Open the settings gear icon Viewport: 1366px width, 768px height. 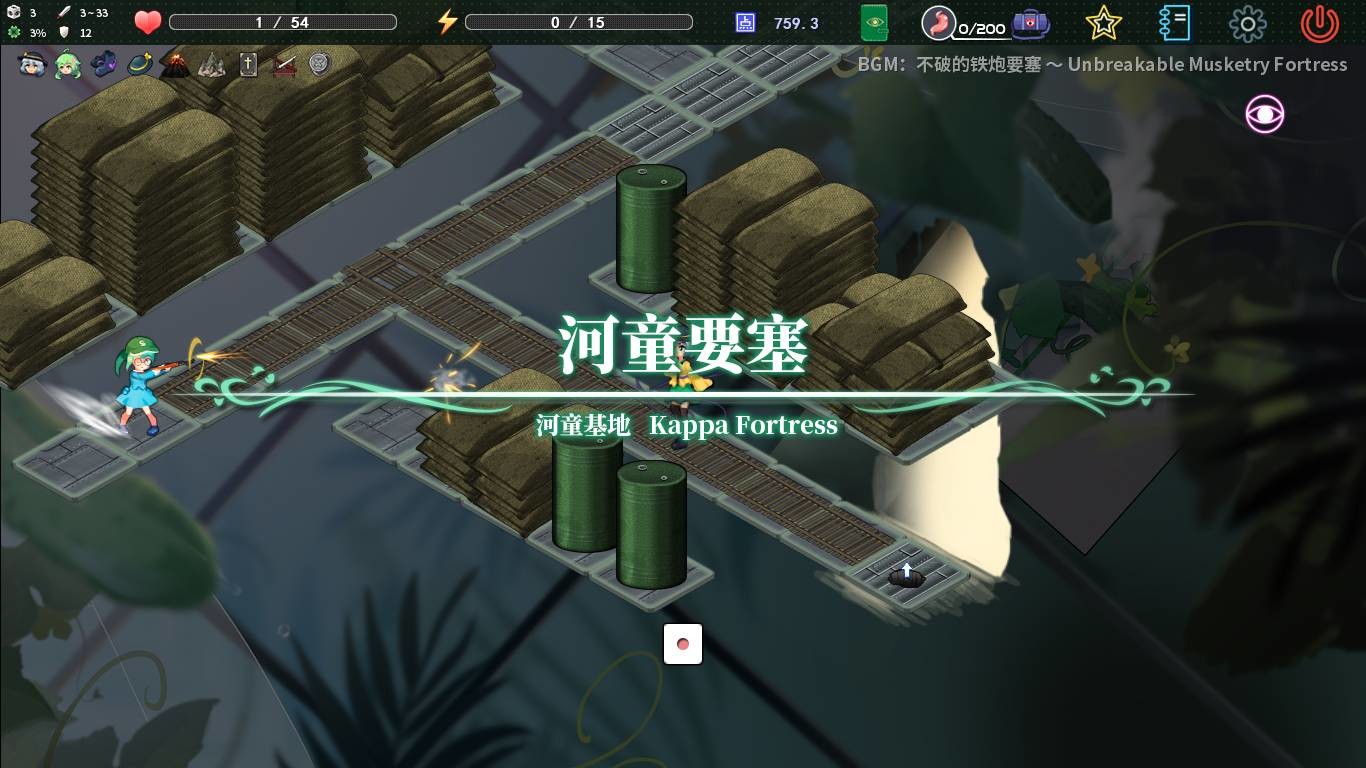[x=1248, y=23]
